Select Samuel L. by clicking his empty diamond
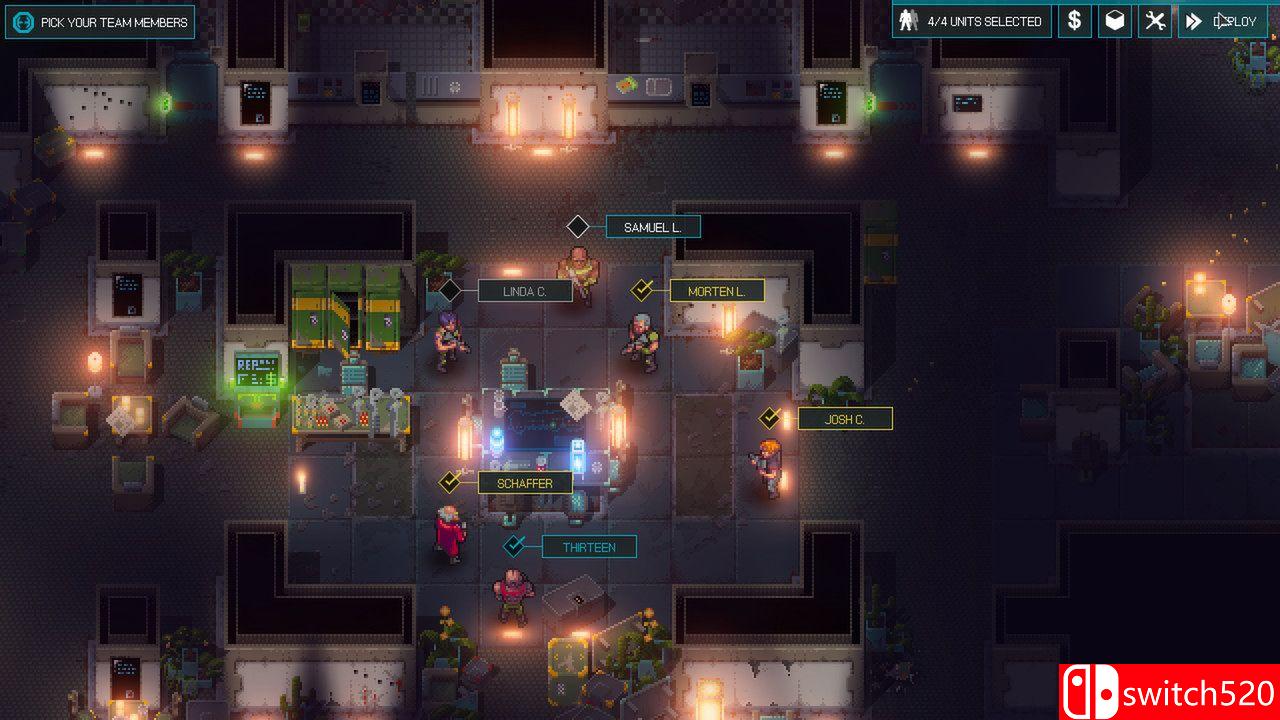The height and width of the screenshot is (720, 1280). point(577,226)
